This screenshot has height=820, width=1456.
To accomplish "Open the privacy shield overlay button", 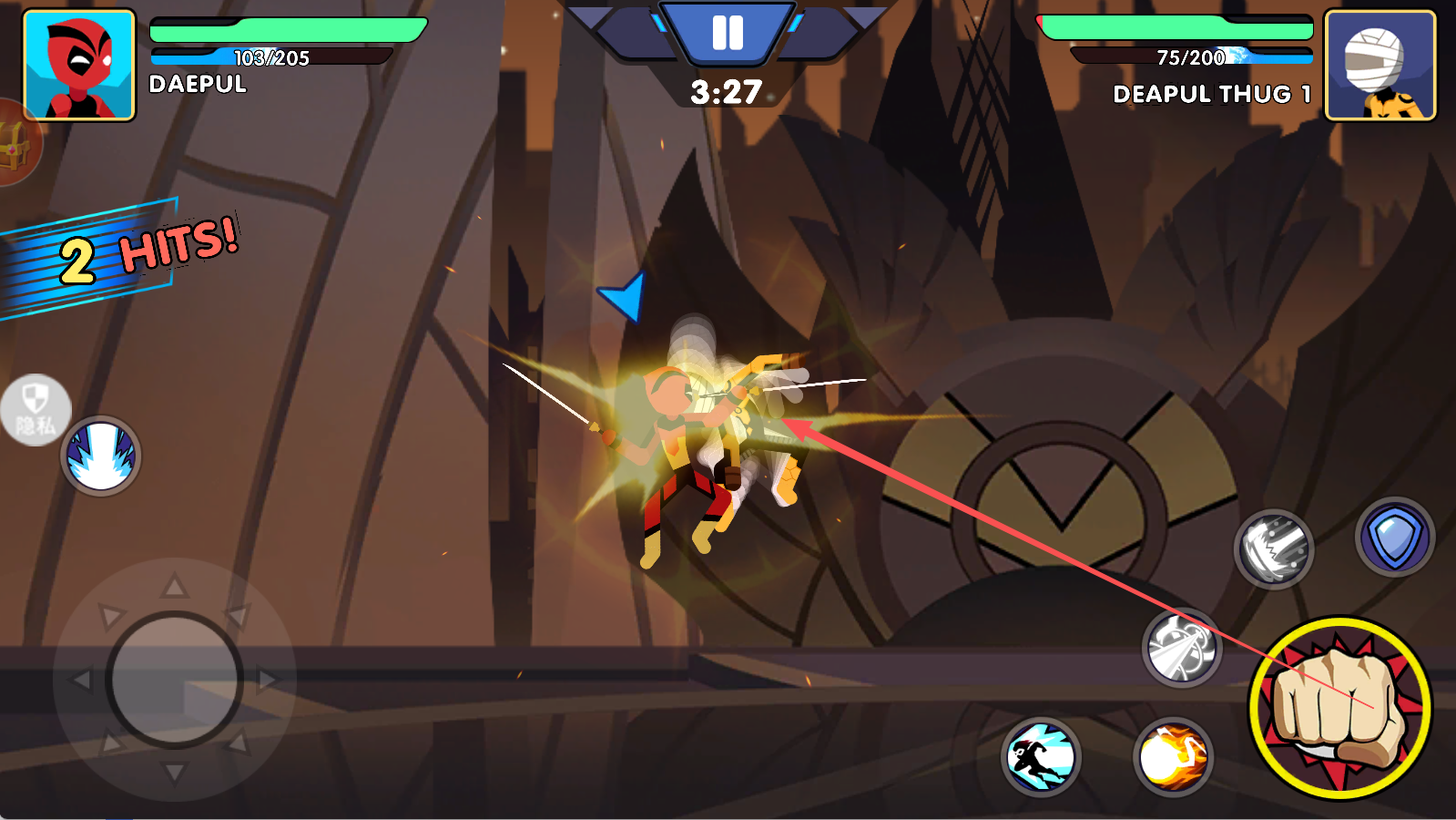I will coord(35,410).
